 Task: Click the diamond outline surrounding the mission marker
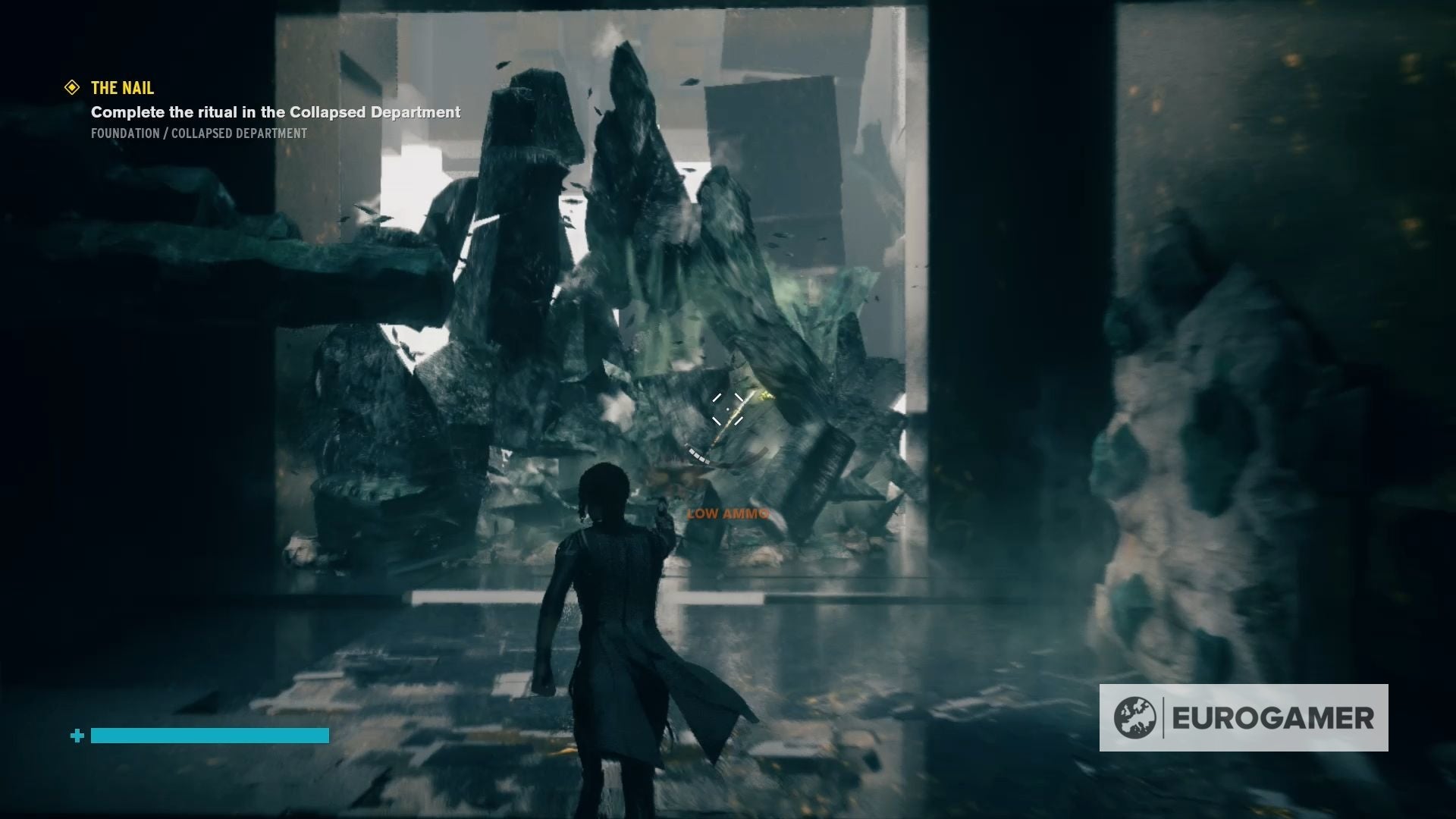pyautogui.click(x=72, y=87)
